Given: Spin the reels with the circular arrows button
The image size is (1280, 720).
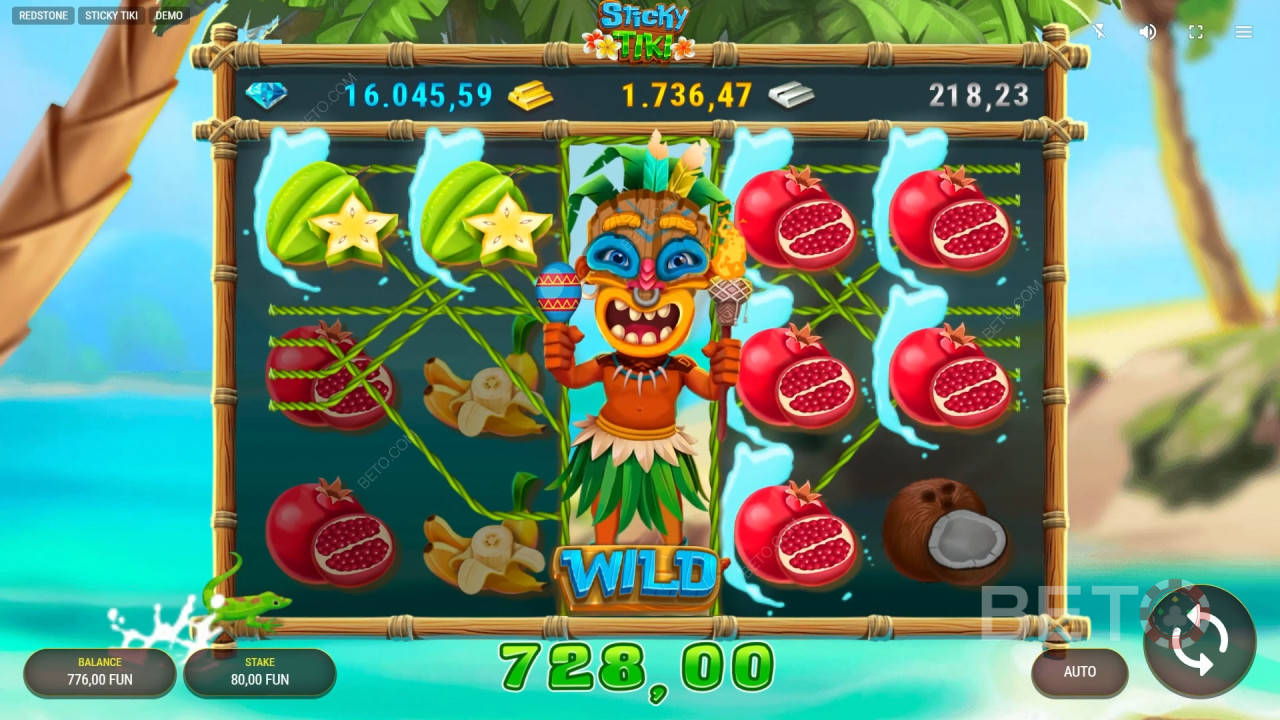Looking at the screenshot, I should coord(1199,640).
